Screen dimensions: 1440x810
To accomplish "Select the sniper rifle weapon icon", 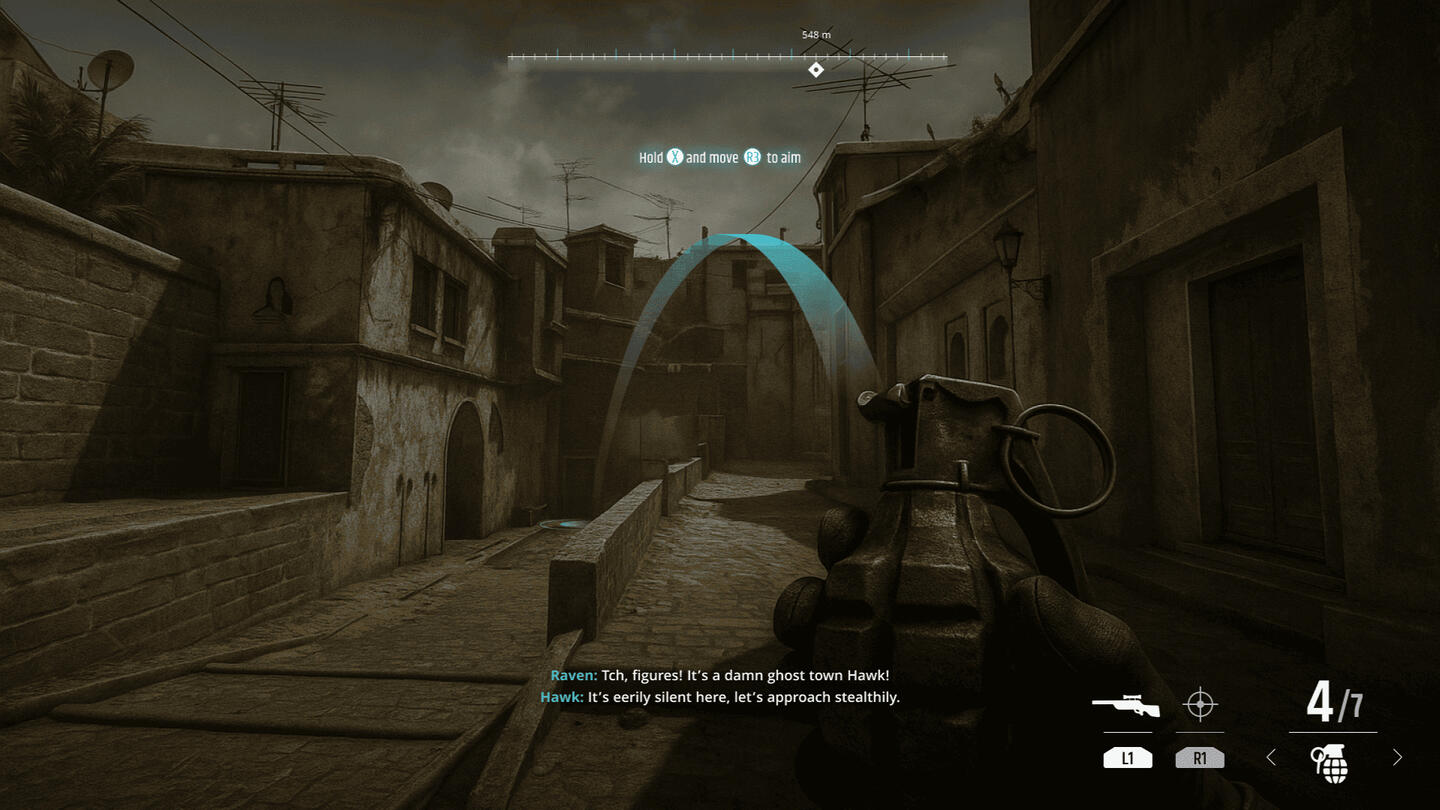I will pyautogui.click(x=1126, y=706).
